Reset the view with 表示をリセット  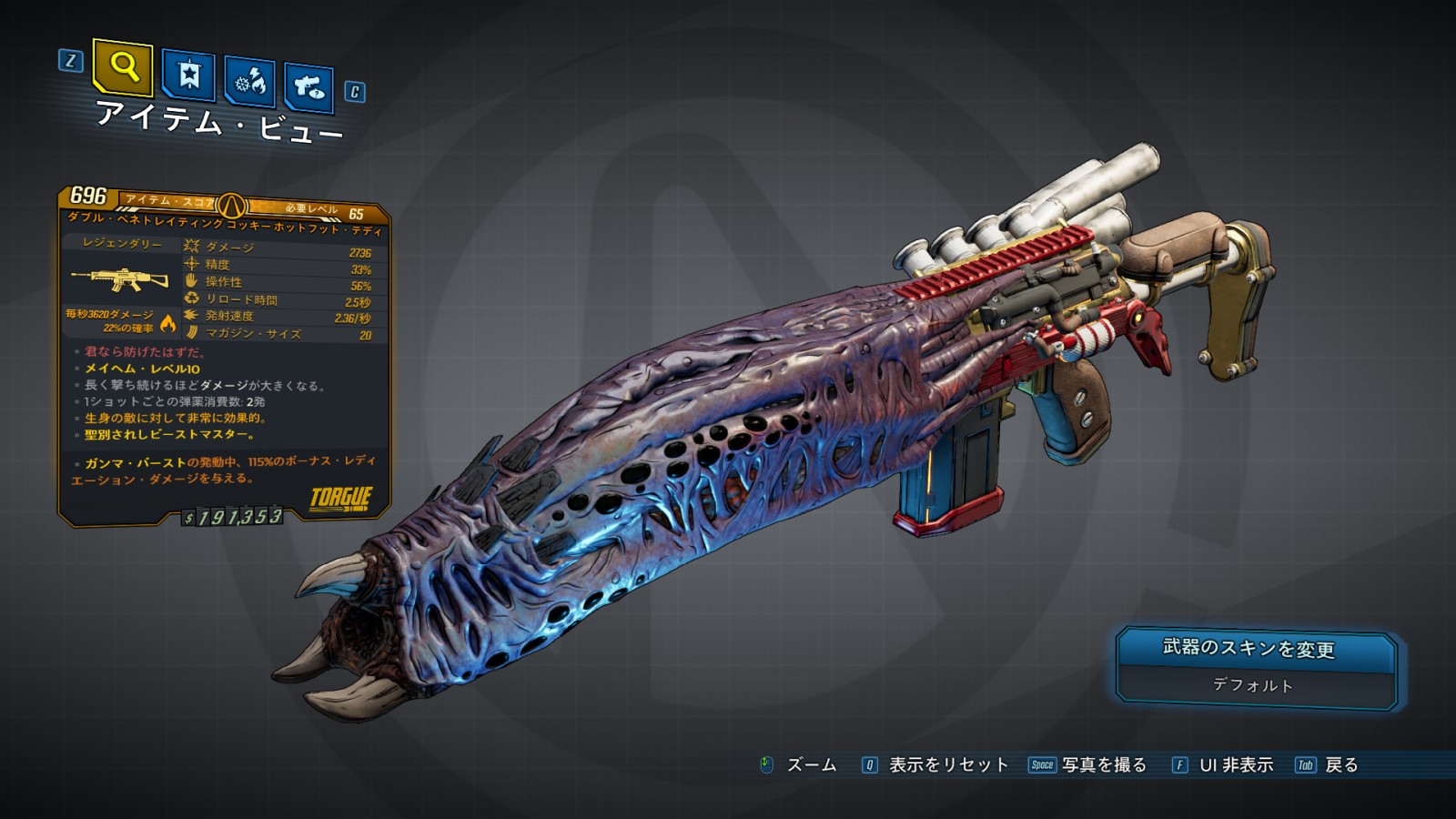coord(948,765)
